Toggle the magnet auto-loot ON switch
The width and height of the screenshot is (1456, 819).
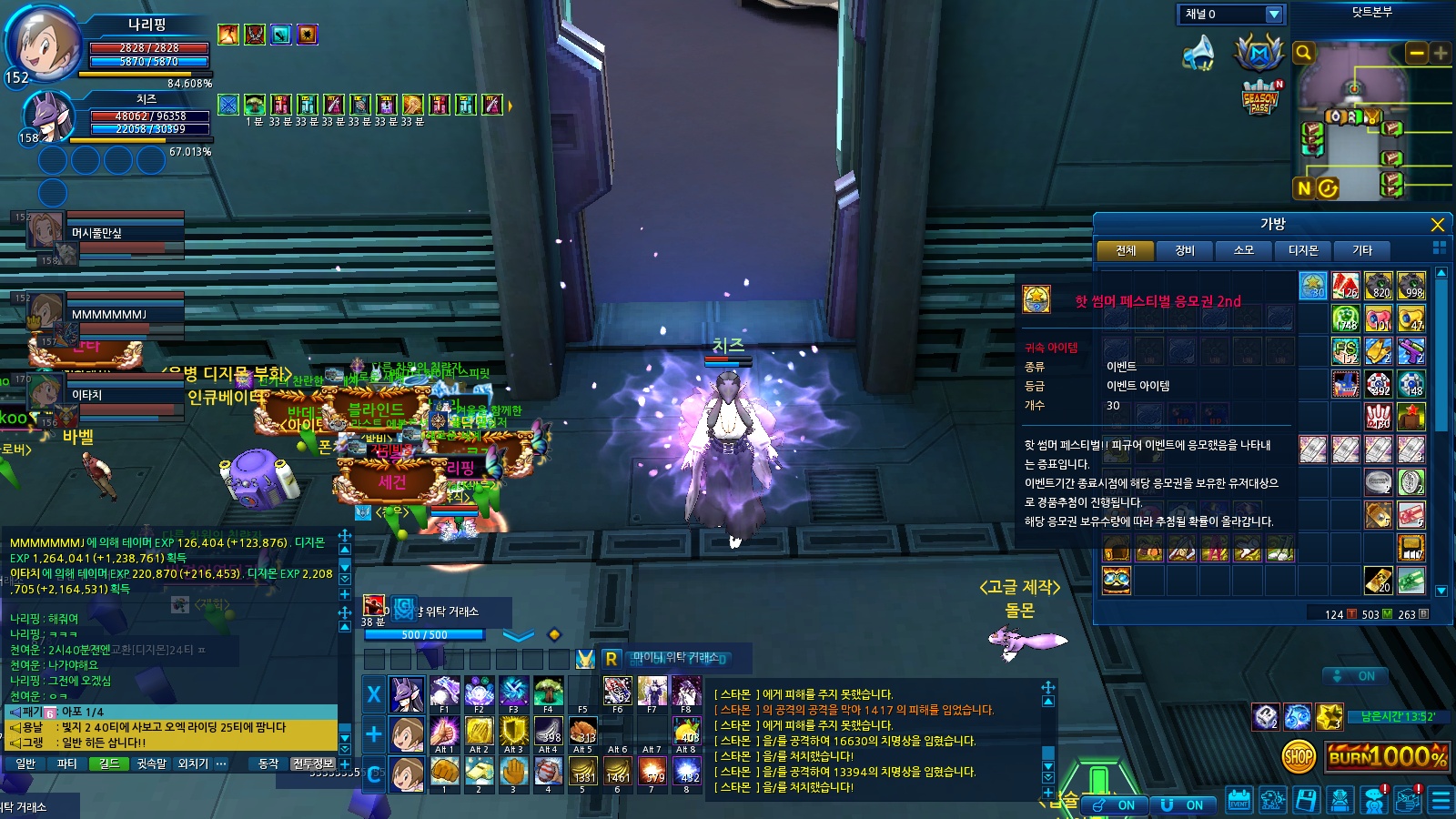[x=1183, y=805]
